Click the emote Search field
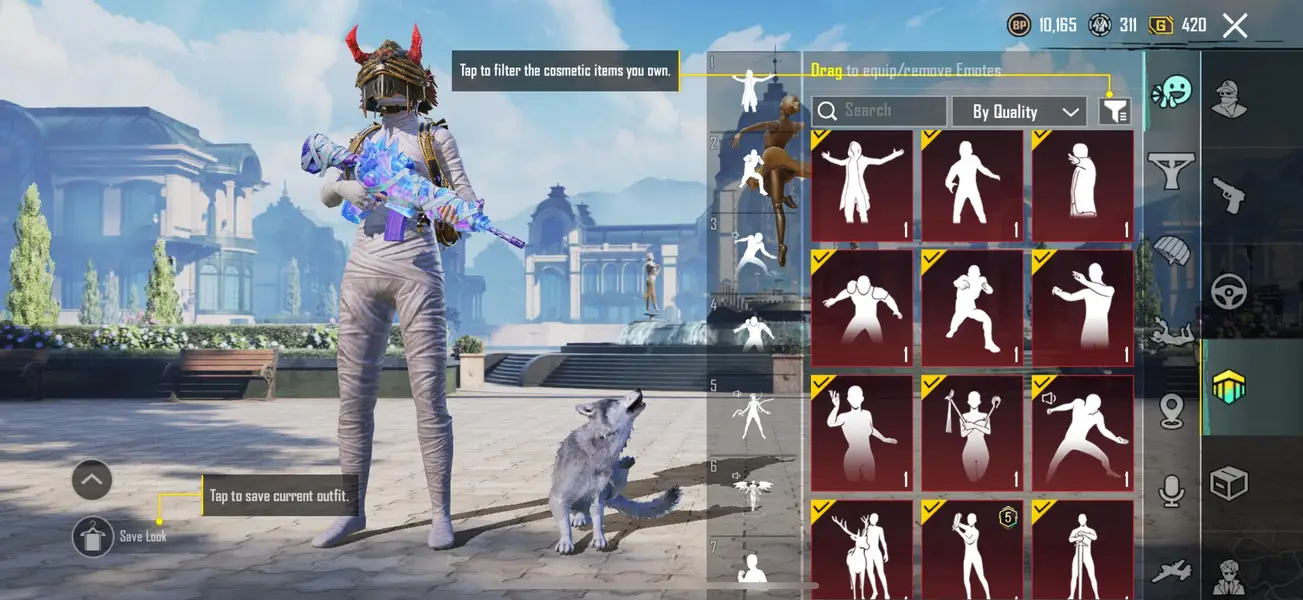1303x600 pixels. tap(880, 111)
